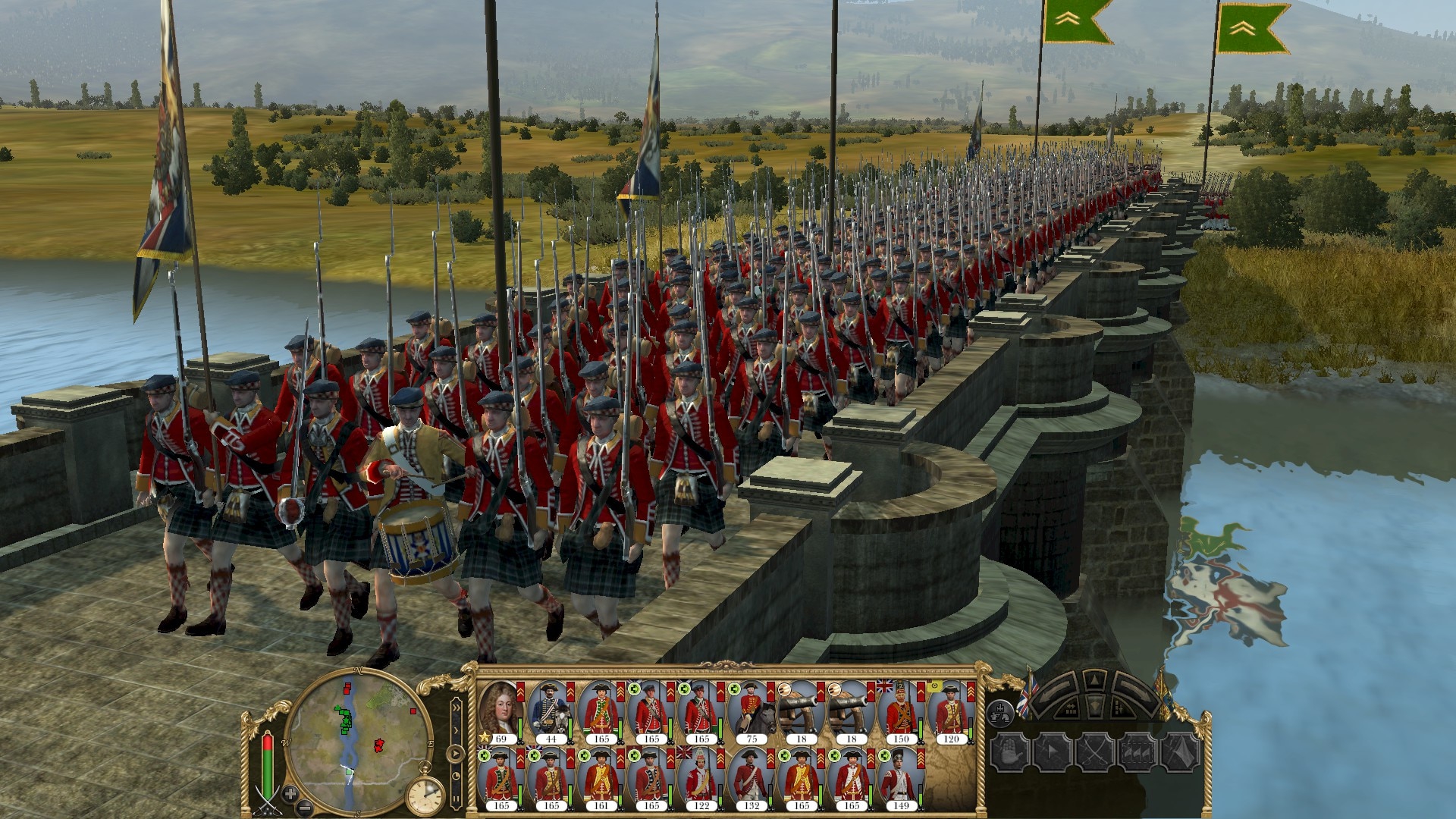Click the move forward arrow in the movement controls
This screenshot has width=1456, height=819.
tap(1094, 680)
